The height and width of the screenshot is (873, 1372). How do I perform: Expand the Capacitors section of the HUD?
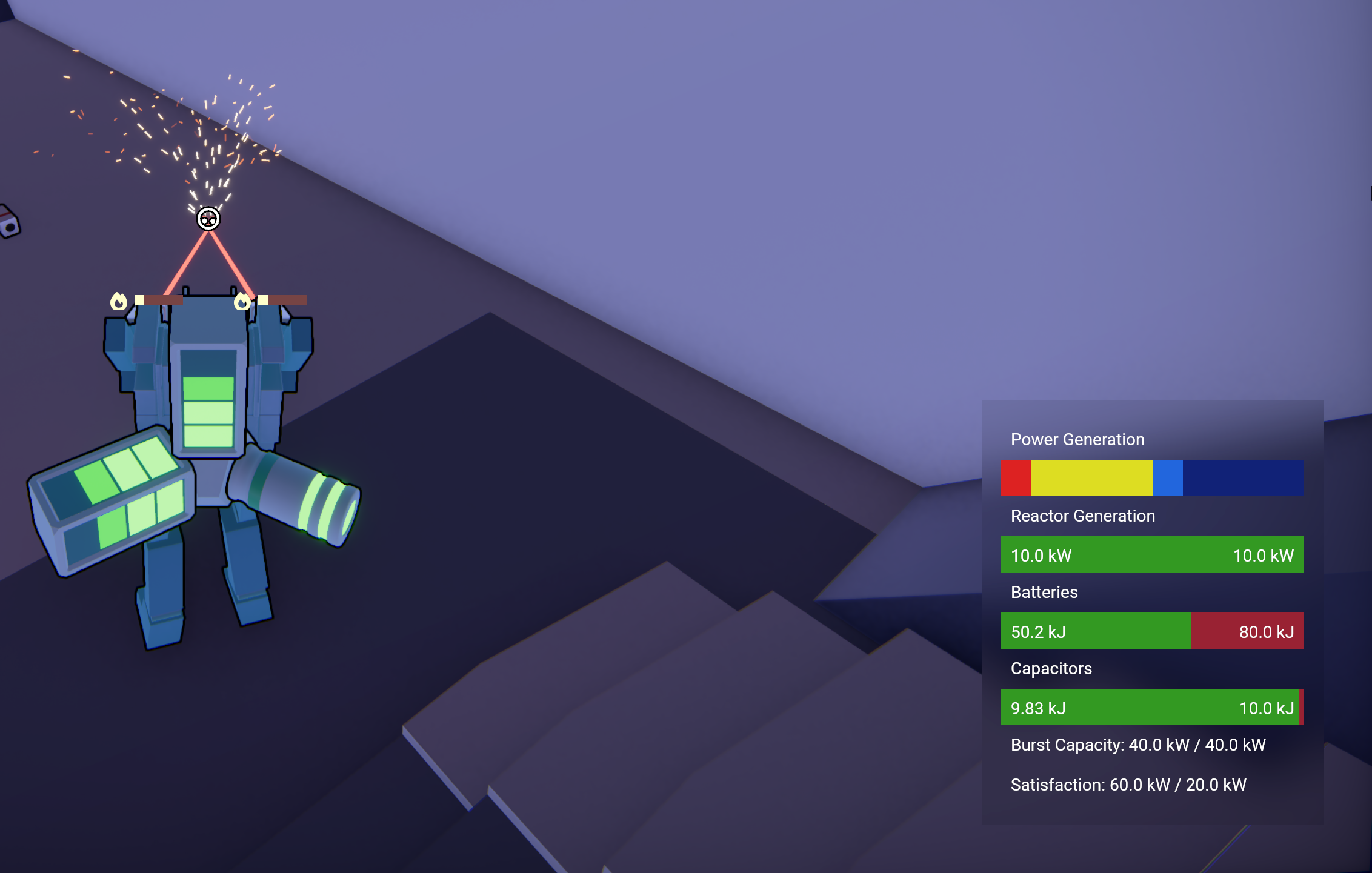click(x=1051, y=669)
